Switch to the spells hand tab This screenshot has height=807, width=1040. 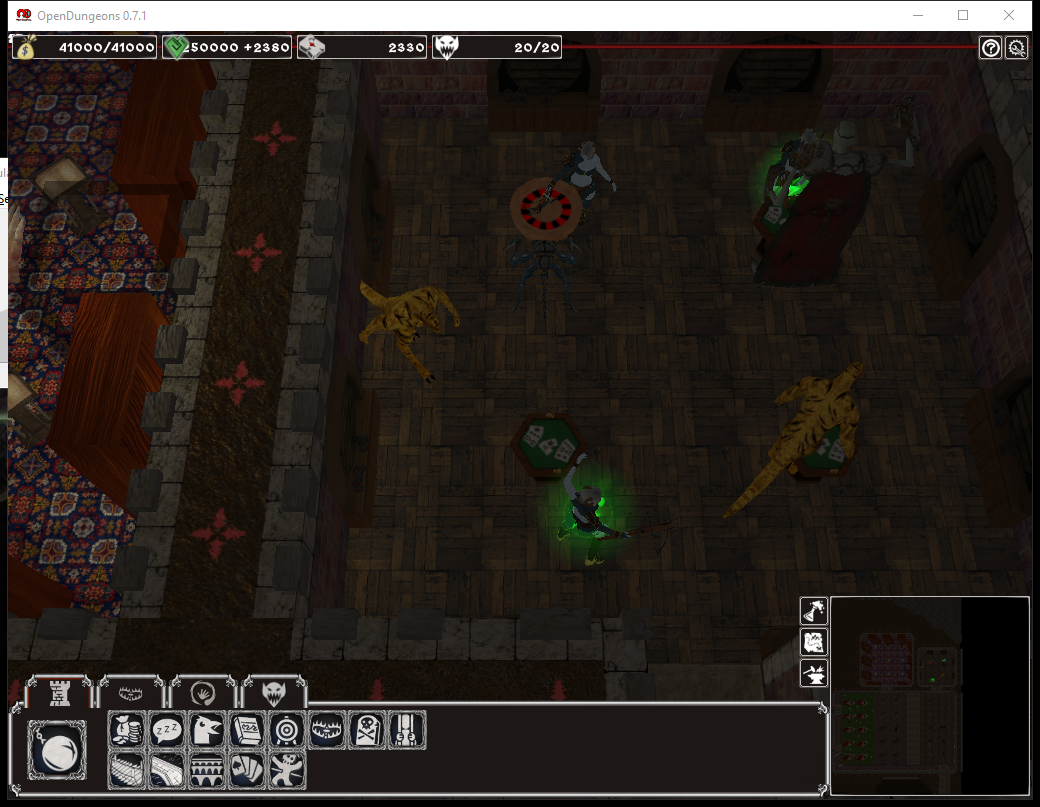203,691
